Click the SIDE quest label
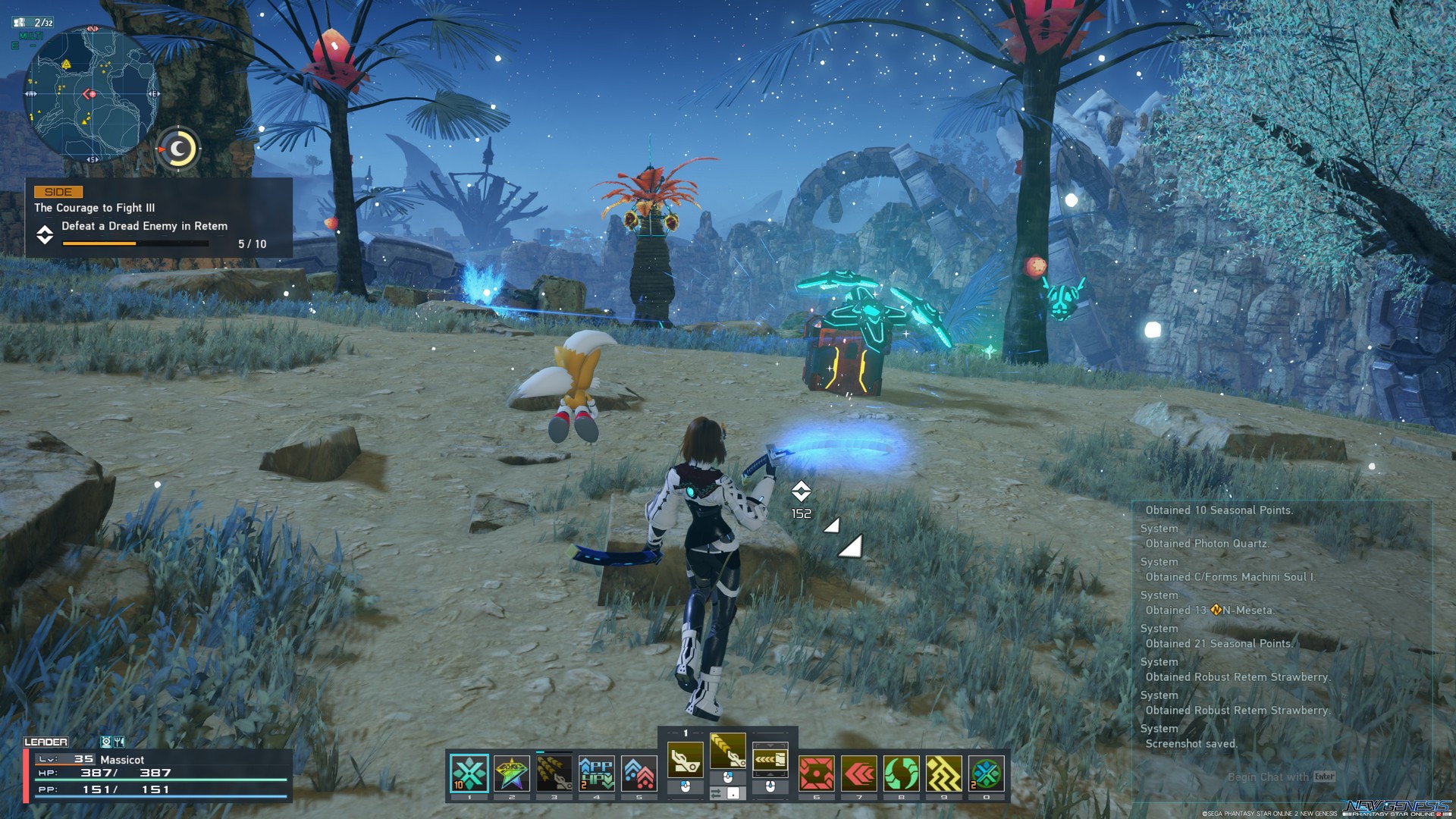Screen dimensions: 1456x819 pos(58,192)
